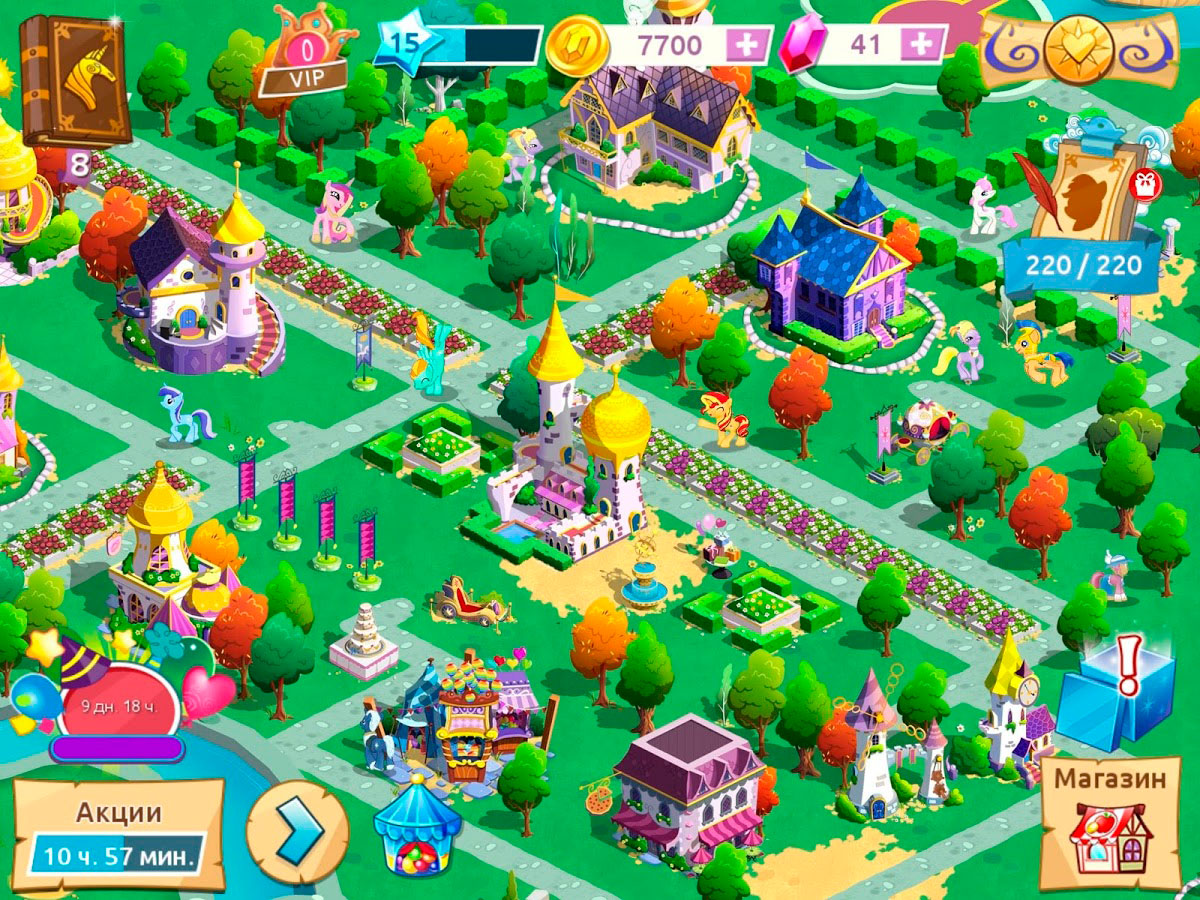Open the unicorn book journal

point(76,80)
